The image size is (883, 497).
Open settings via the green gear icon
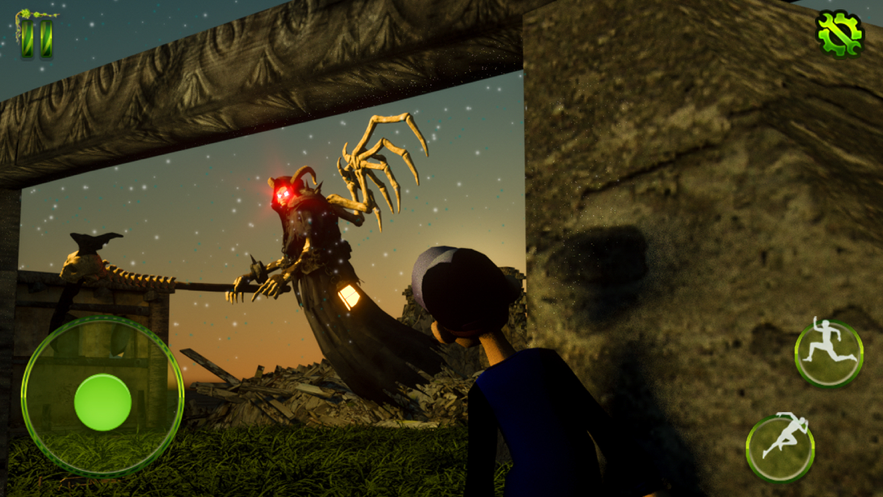point(838,33)
